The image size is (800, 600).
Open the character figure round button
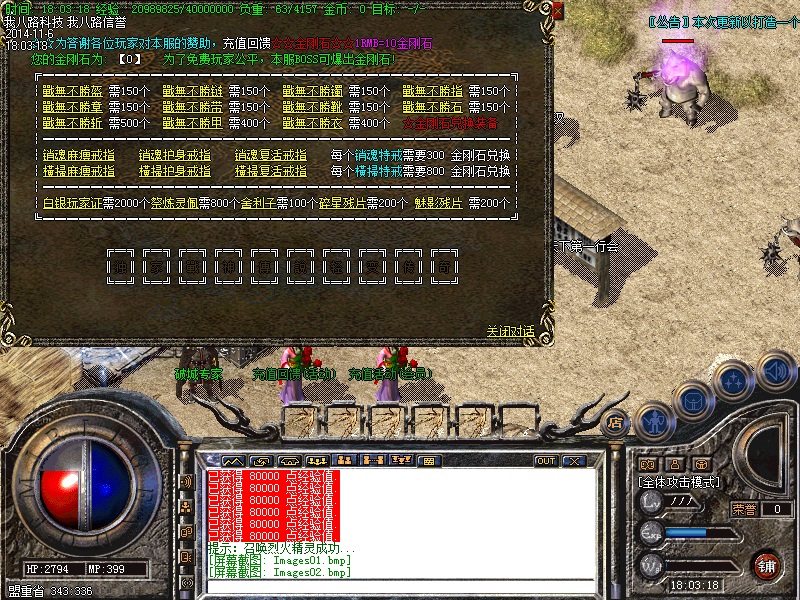[655, 420]
